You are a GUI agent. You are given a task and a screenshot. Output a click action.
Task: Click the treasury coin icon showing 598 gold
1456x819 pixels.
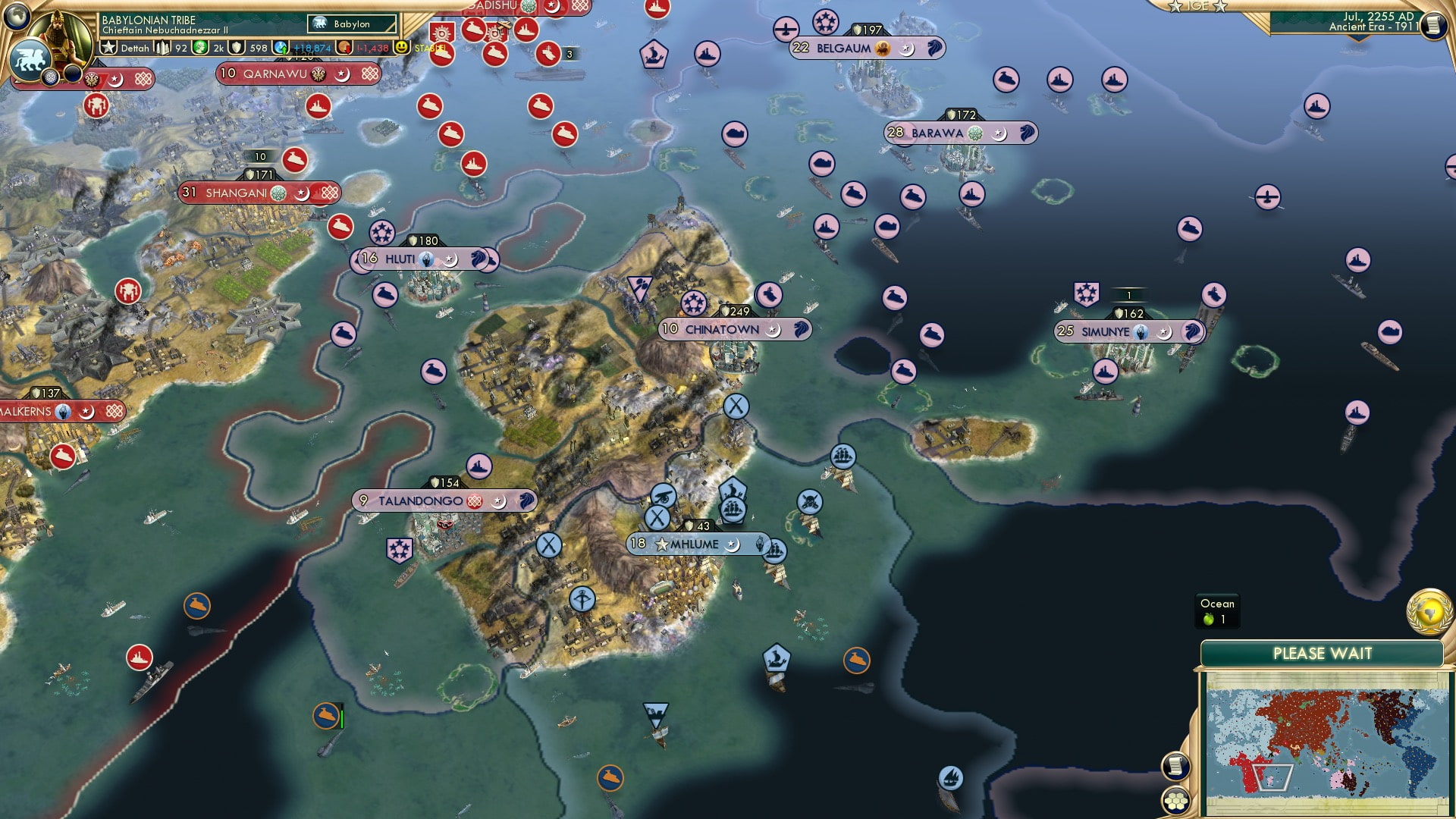(x=237, y=46)
